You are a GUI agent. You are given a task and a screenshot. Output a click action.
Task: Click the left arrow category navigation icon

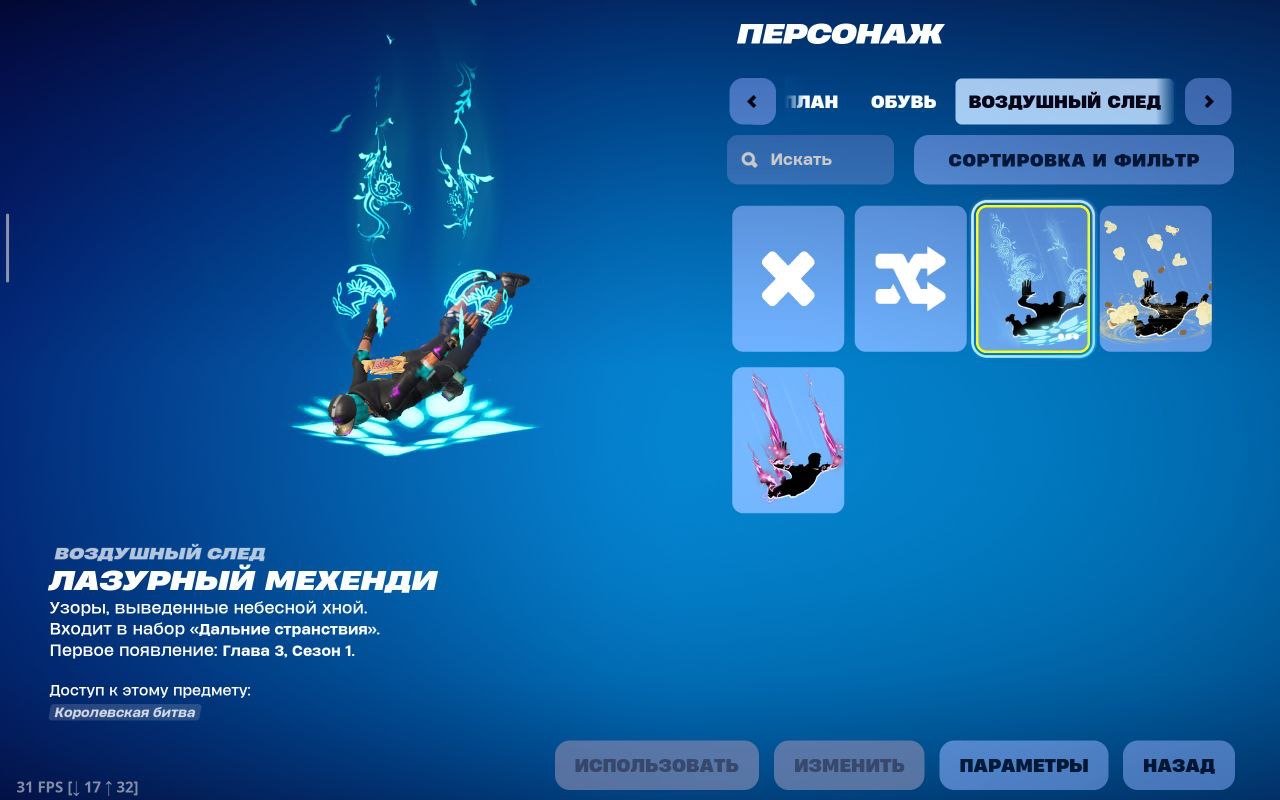(x=751, y=101)
